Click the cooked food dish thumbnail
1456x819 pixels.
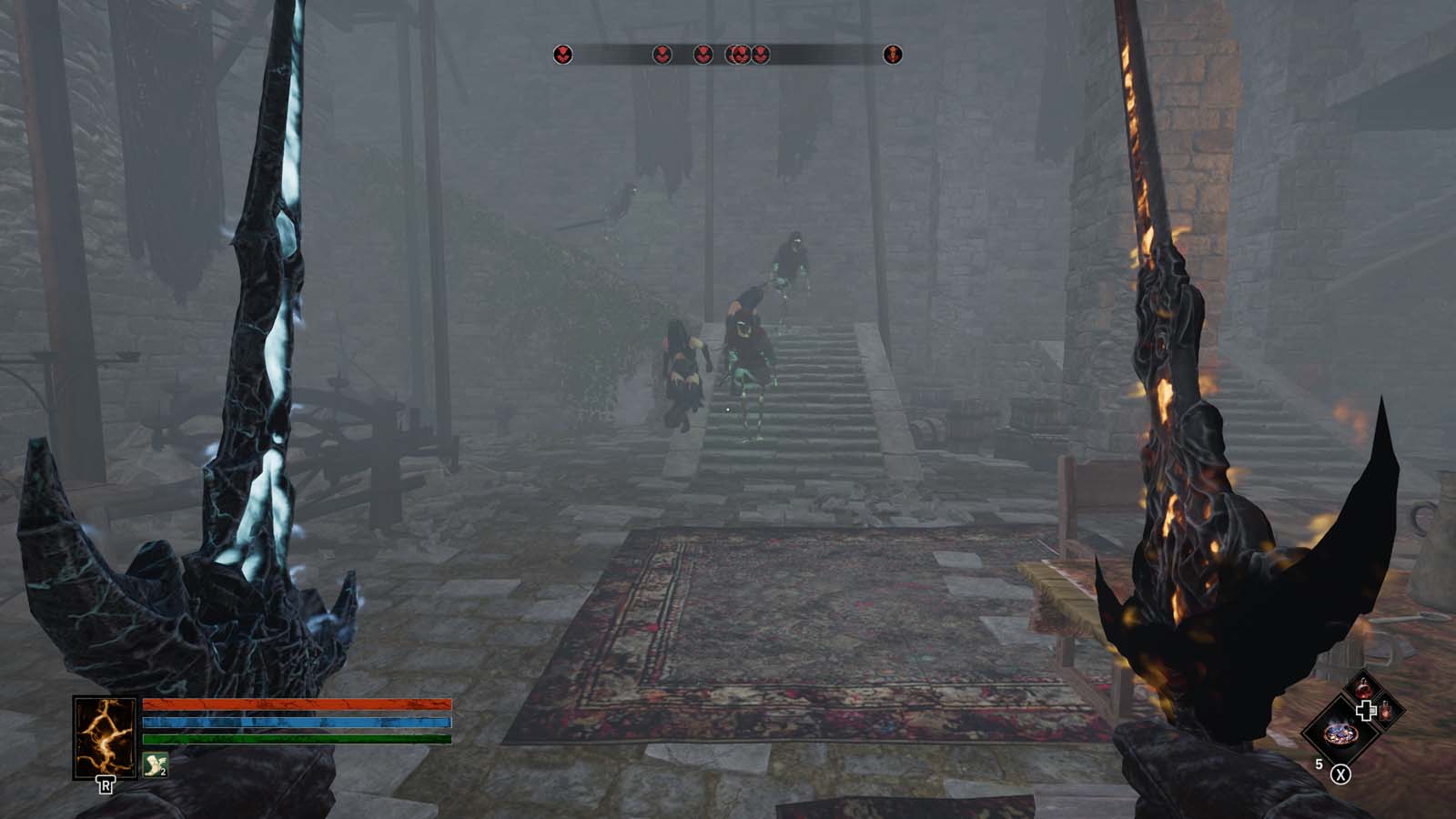pos(1340,733)
